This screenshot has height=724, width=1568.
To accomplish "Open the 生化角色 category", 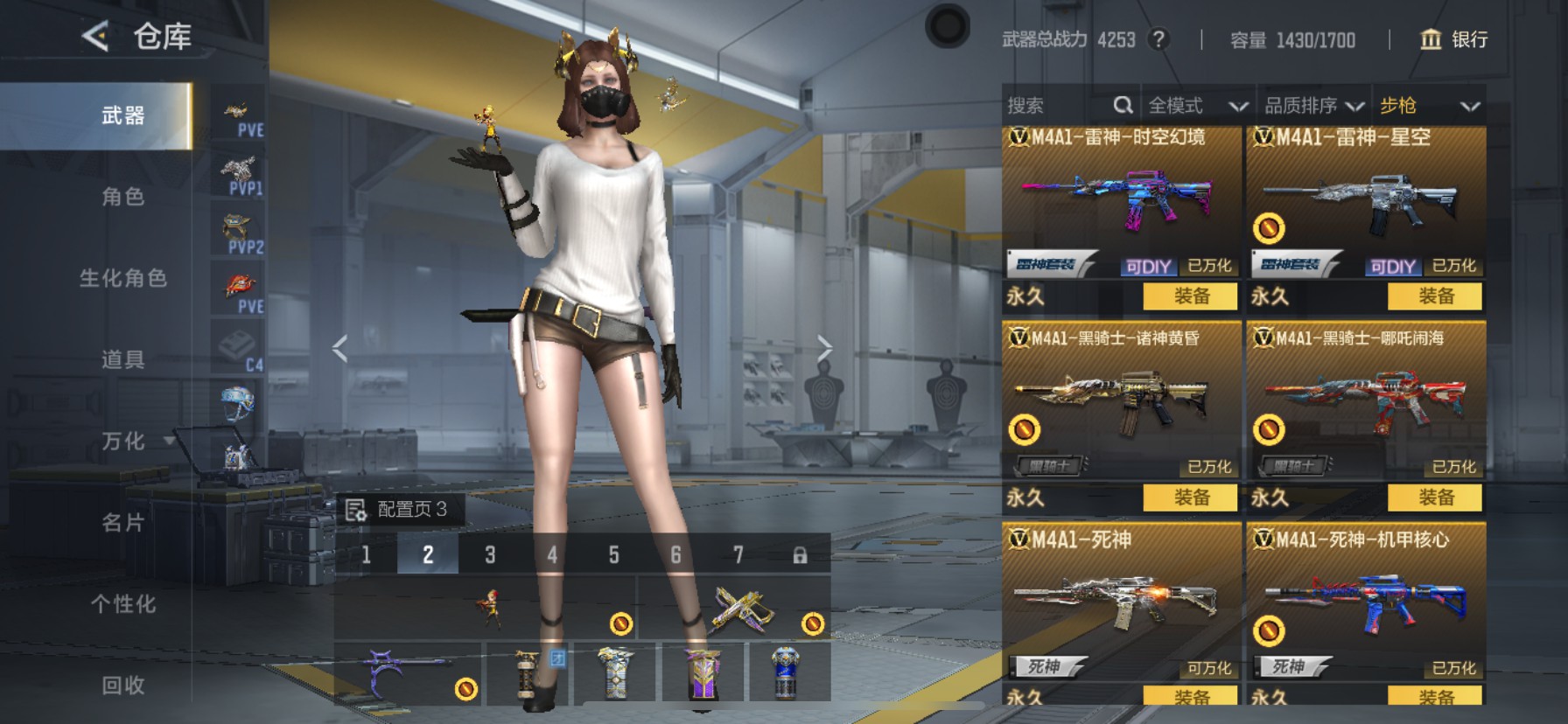I will point(122,278).
